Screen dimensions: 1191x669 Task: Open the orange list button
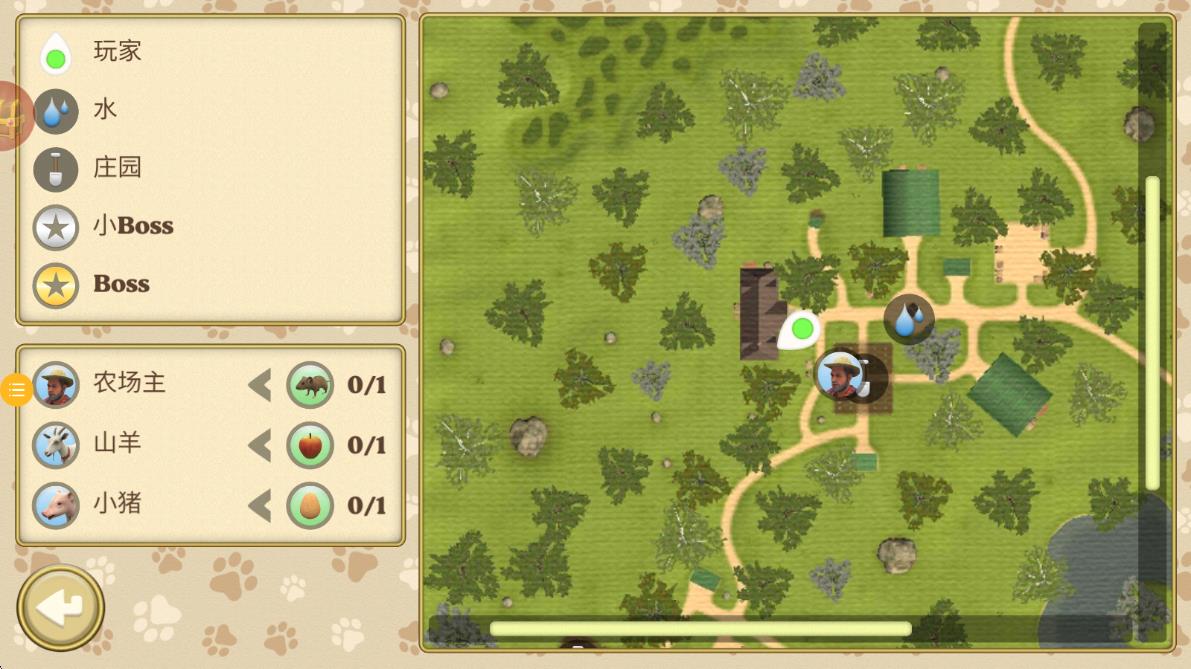[x=16, y=389]
